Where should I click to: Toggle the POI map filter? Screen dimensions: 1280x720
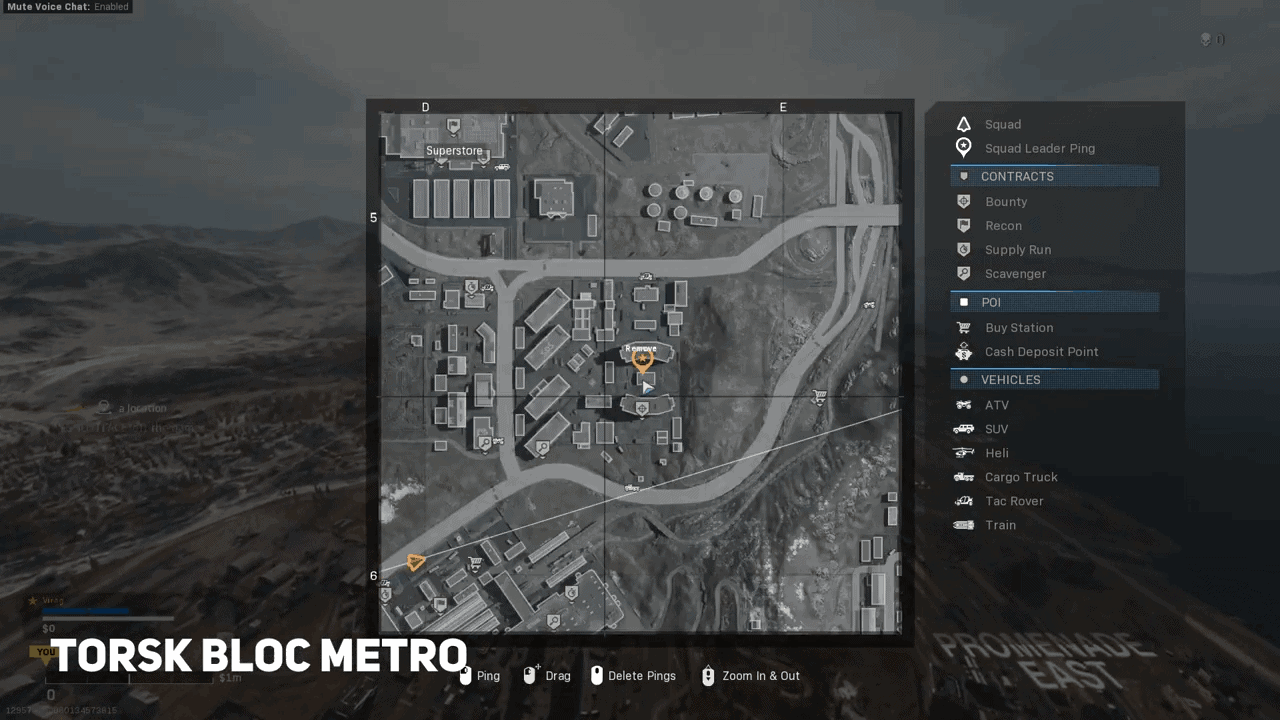point(1054,302)
